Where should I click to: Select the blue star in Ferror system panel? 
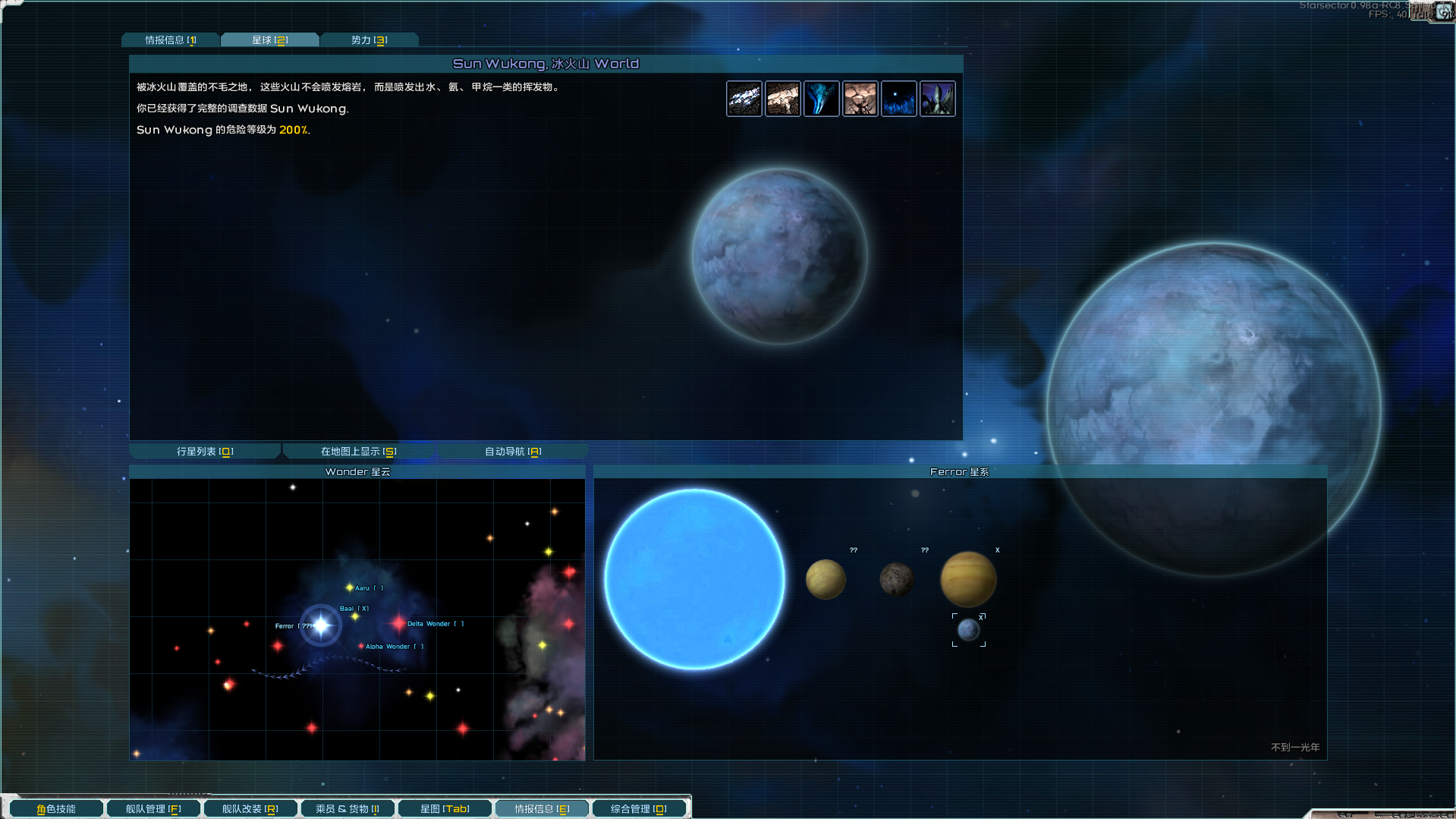(694, 579)
